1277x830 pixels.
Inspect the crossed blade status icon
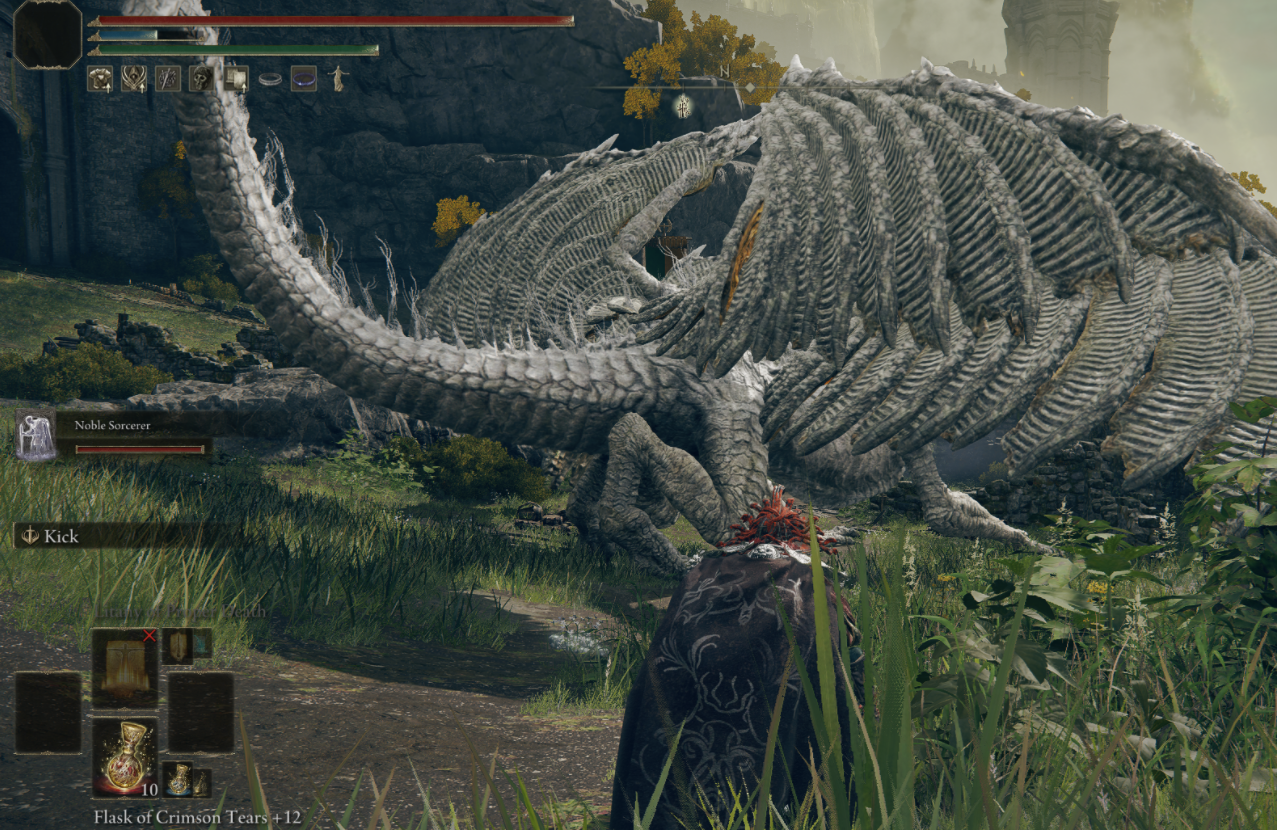click(168, 78)
